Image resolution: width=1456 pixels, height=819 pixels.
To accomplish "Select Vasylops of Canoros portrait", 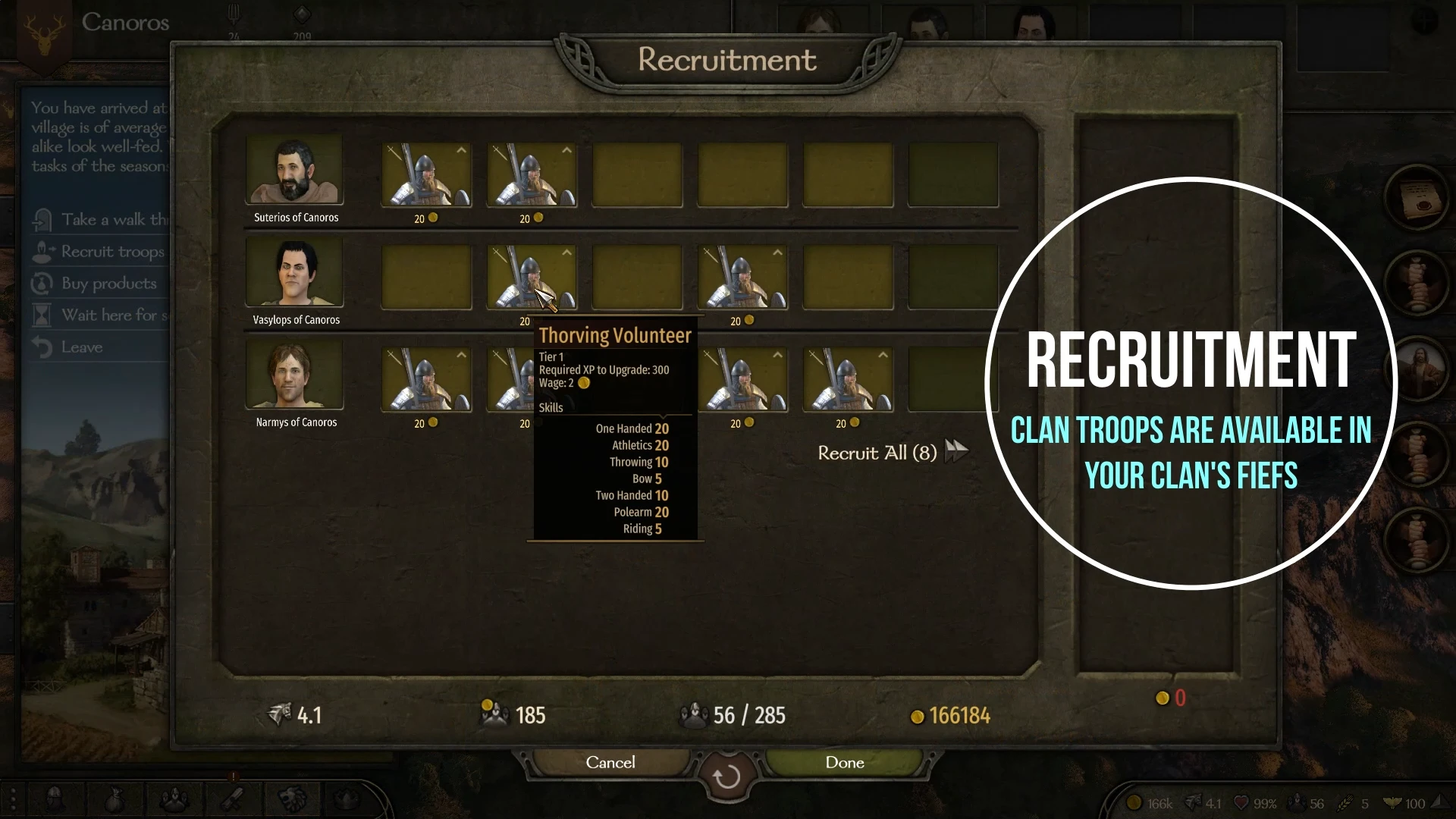I will point(294,273).
